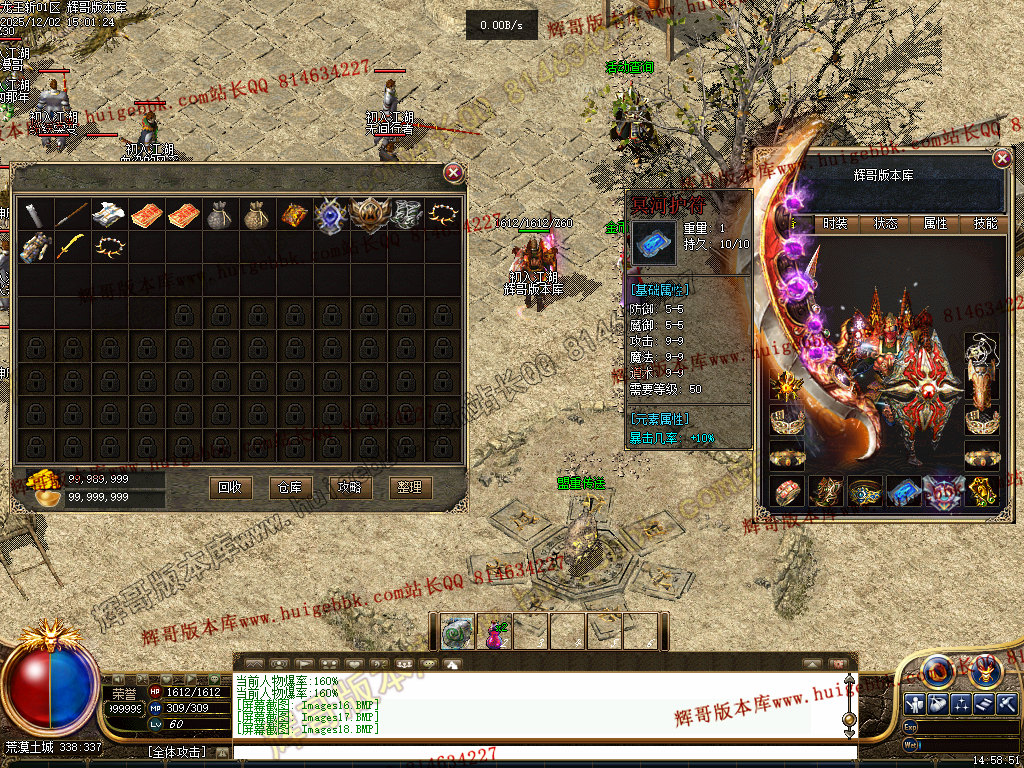Switch to the 时装 costume tab
This screenshot has height=768, width=1024.
tap(835, 224)
